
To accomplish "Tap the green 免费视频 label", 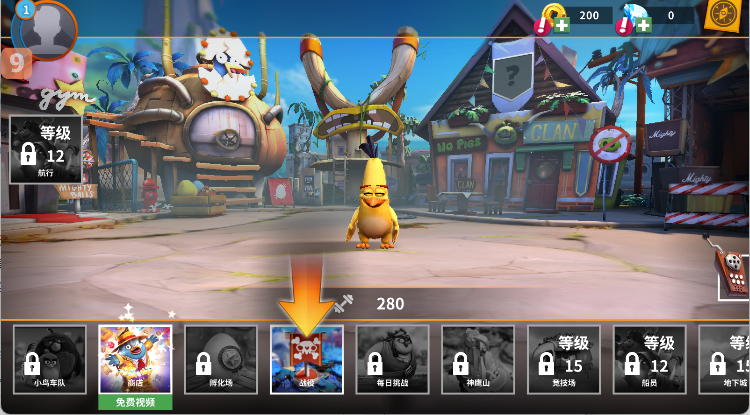I will click(135, 402).
